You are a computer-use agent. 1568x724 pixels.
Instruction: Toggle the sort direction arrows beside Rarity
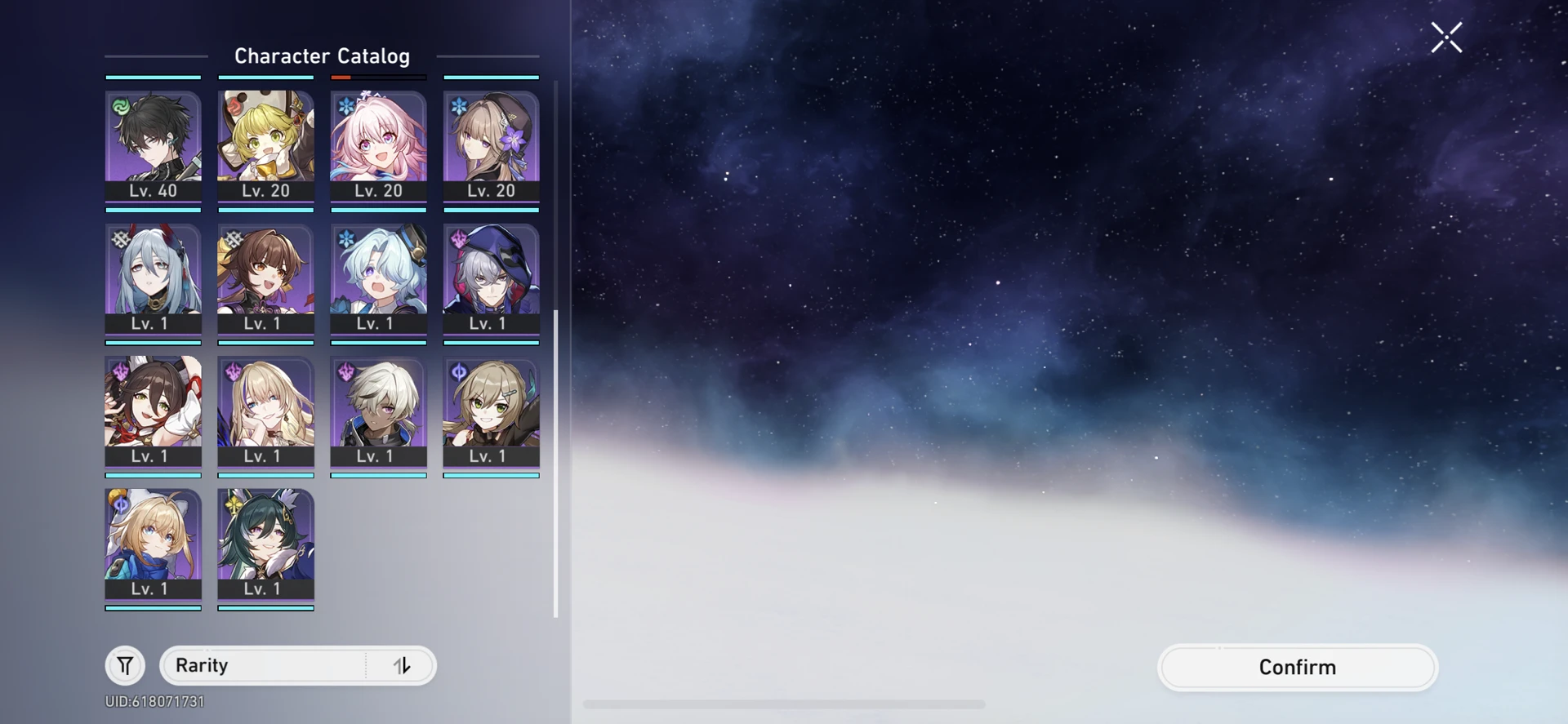coord(400,665)
